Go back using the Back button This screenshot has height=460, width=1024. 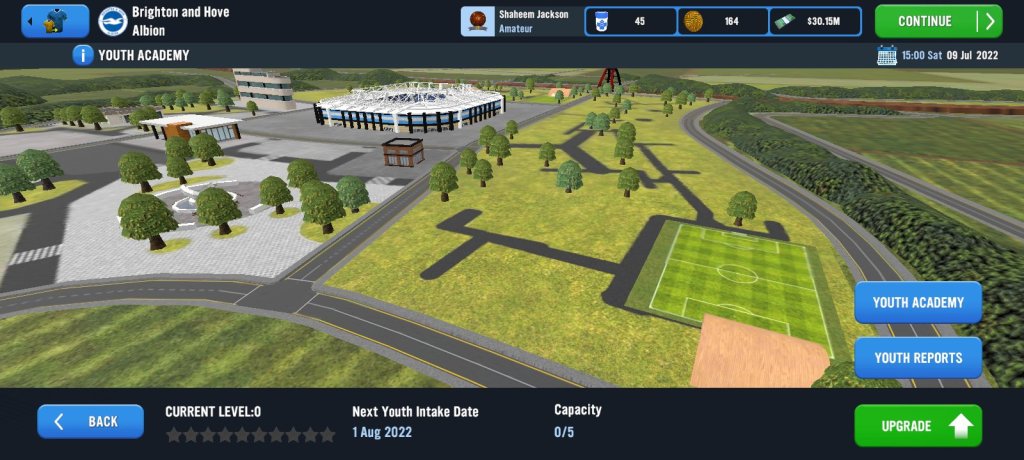click(89, 421)
